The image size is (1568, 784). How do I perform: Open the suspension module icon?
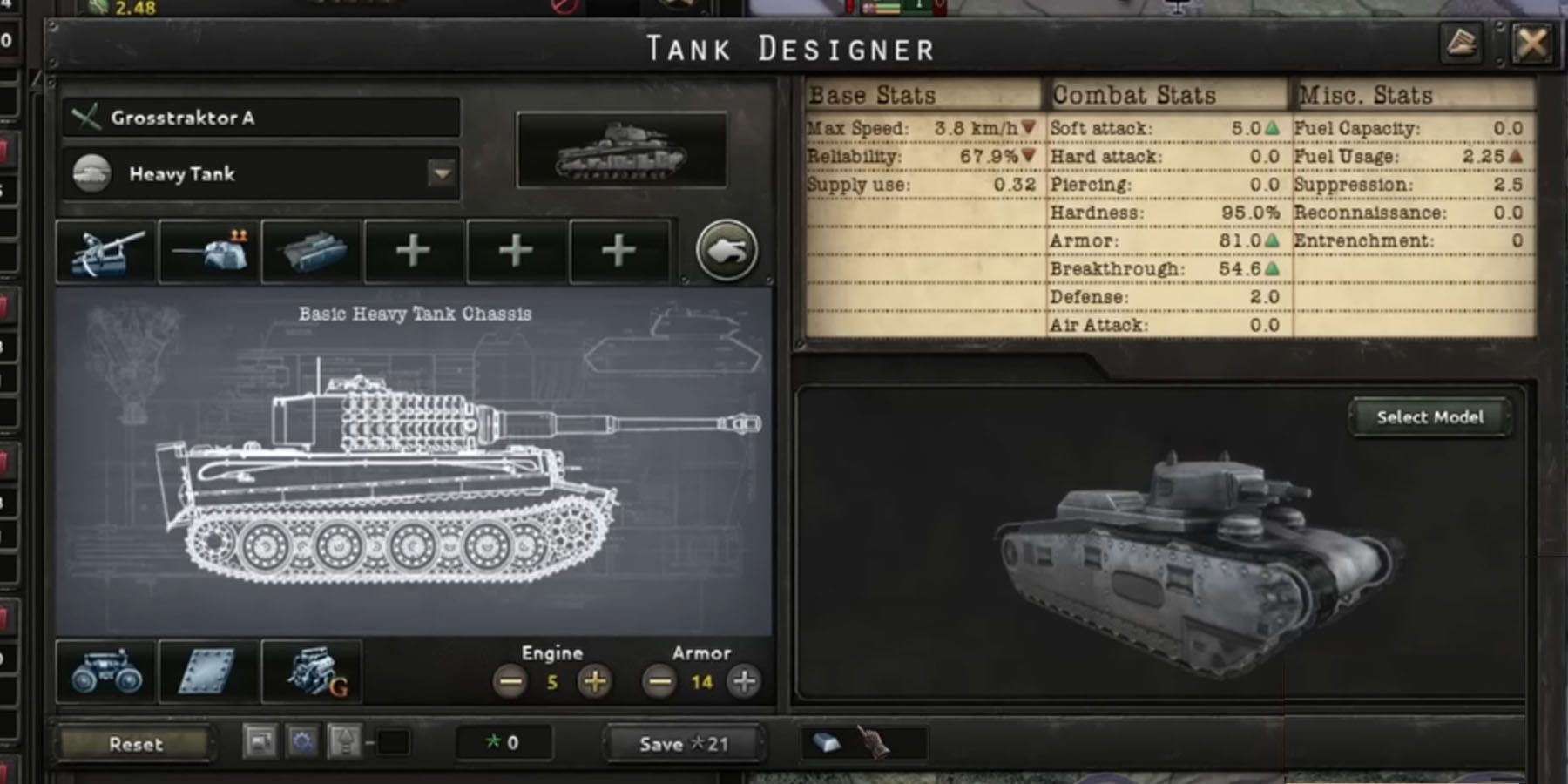tap(106, 672)
